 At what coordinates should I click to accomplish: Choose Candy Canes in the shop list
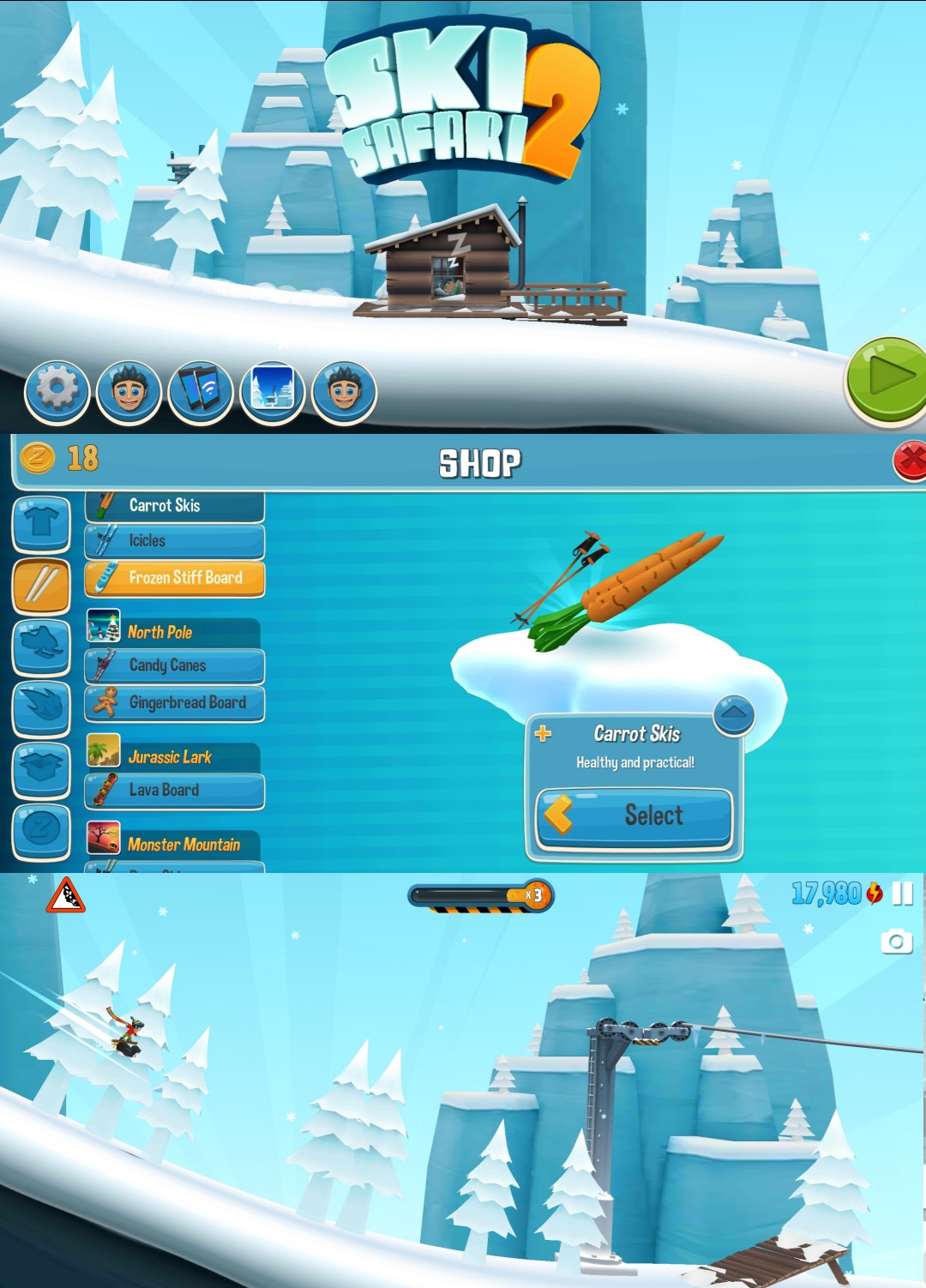pyautogui.click(x=174, y=665)
